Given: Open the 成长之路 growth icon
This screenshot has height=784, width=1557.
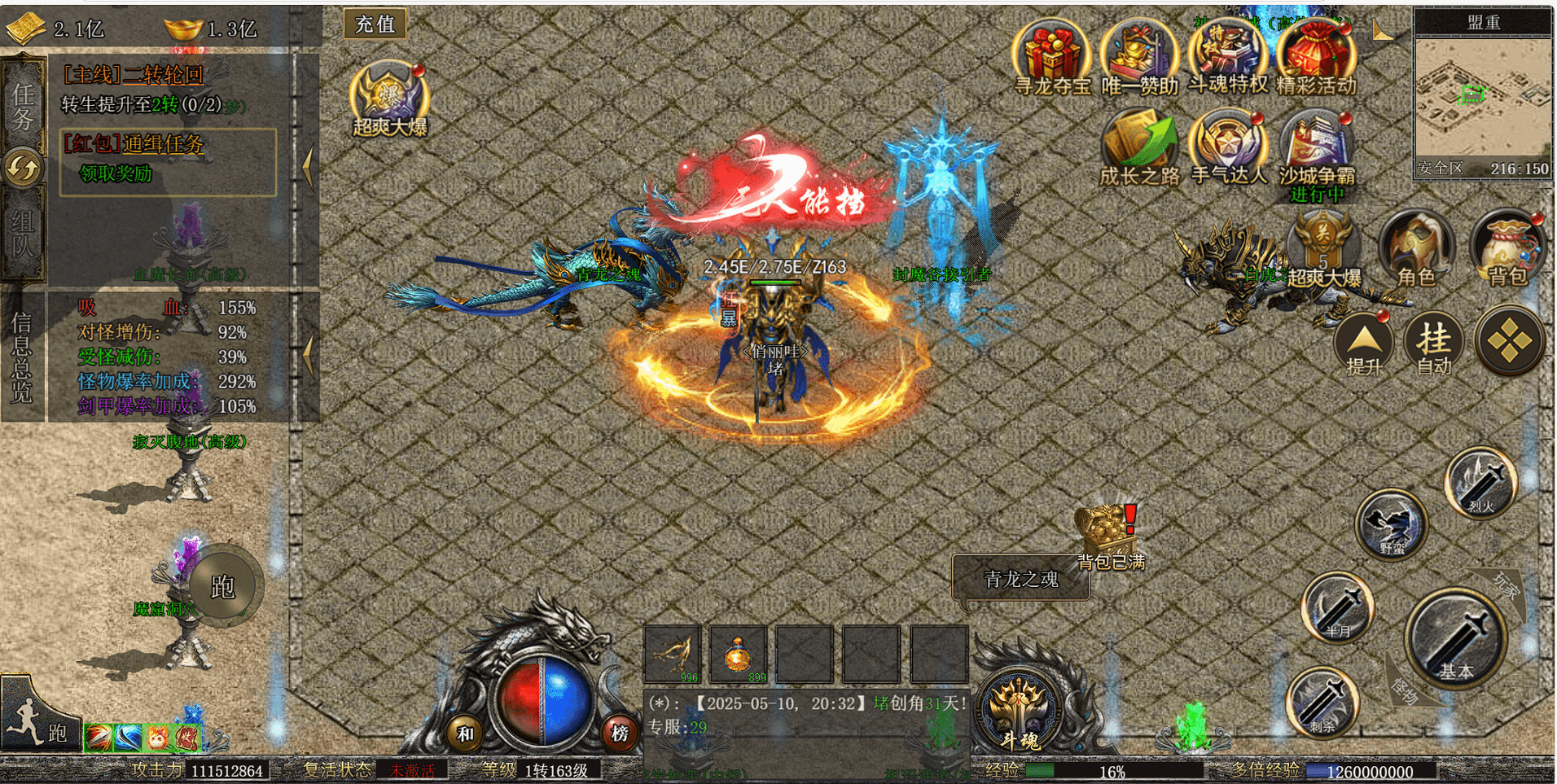Looking at the screenshot, I should pyautogui.click(x=1139, y=147).
